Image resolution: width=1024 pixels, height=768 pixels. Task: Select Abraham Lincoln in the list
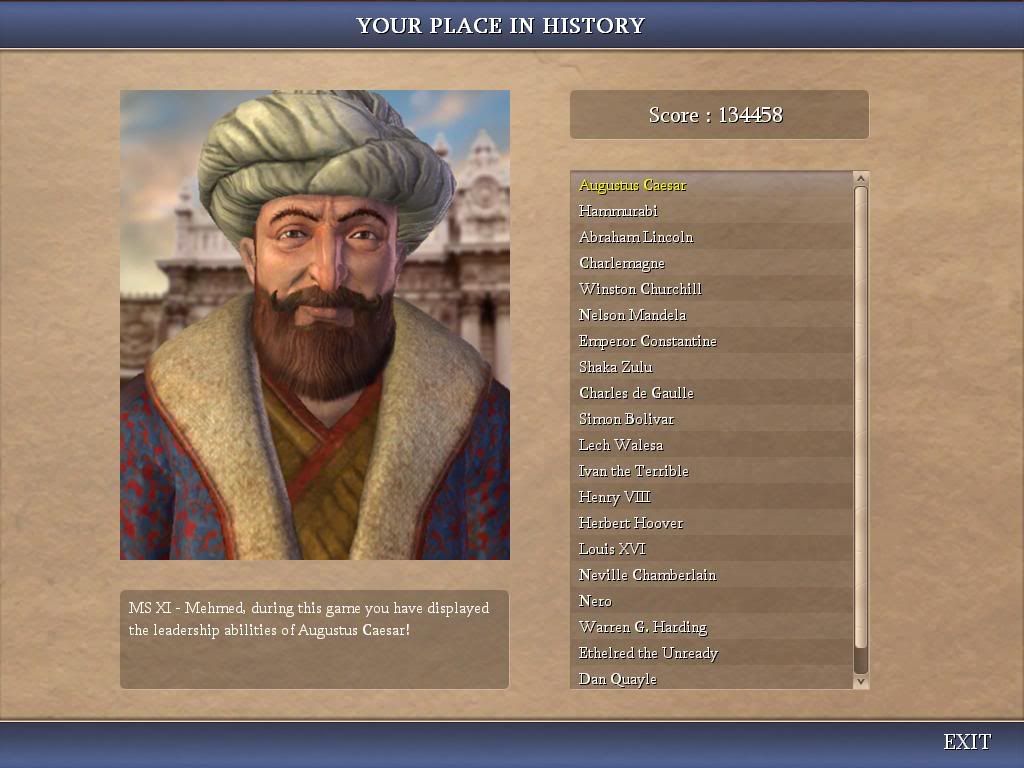[x=636, y=237]
